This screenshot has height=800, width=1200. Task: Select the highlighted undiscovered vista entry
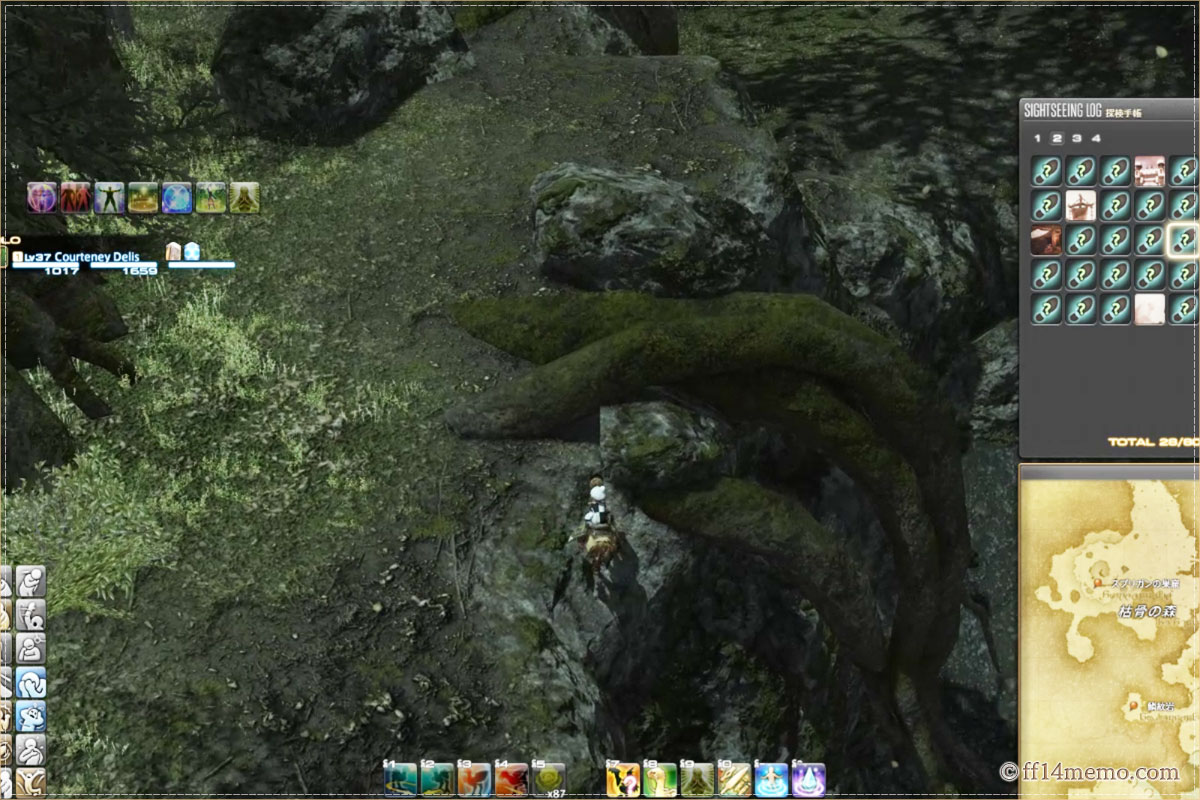(x=1184, y=240)
